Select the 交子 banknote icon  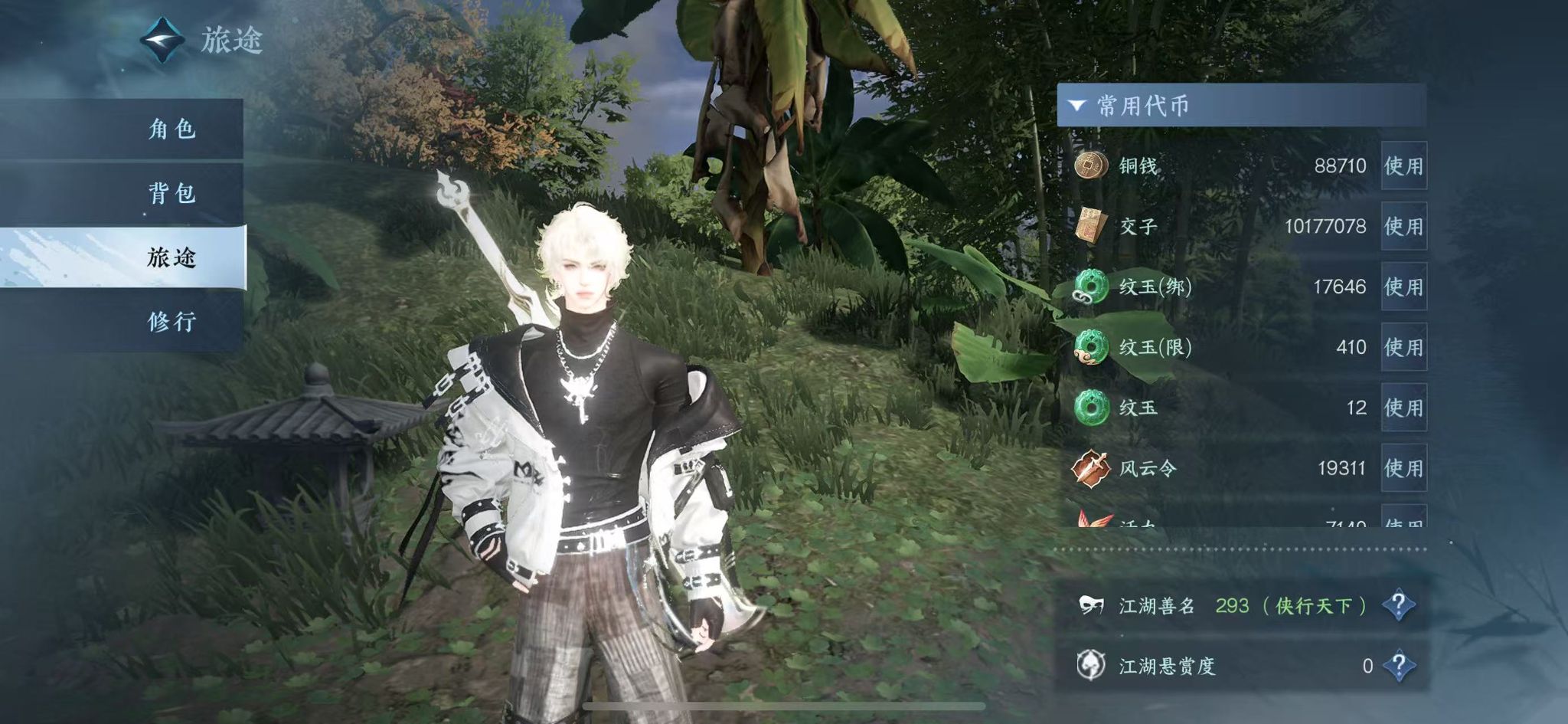(1090, 225)
